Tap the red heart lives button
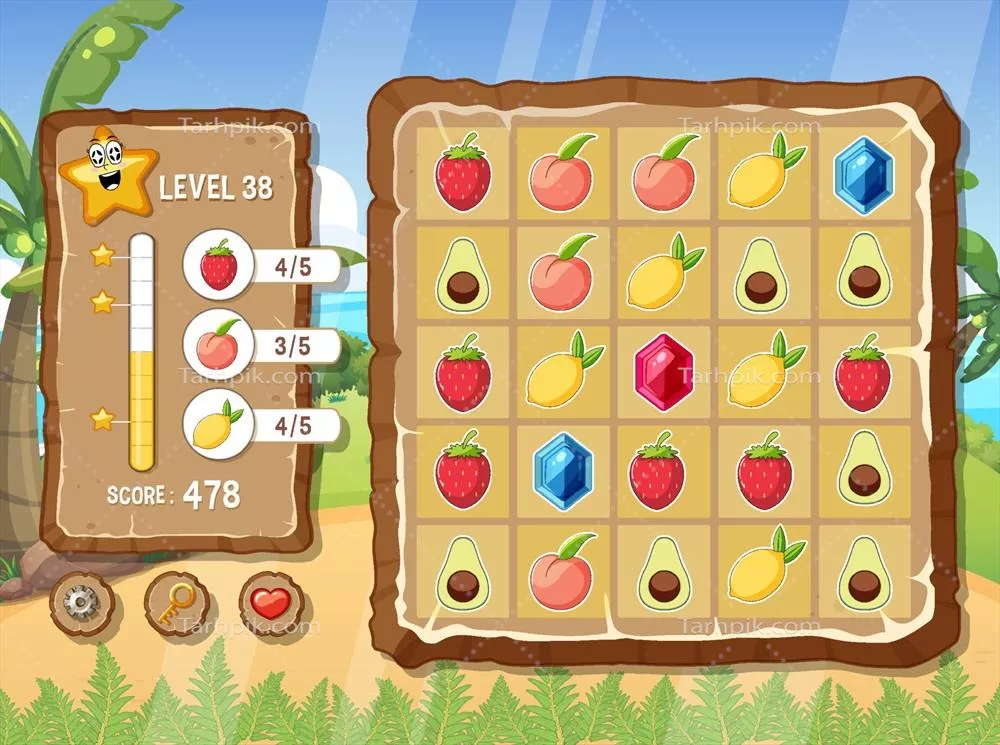 (269, 603)
